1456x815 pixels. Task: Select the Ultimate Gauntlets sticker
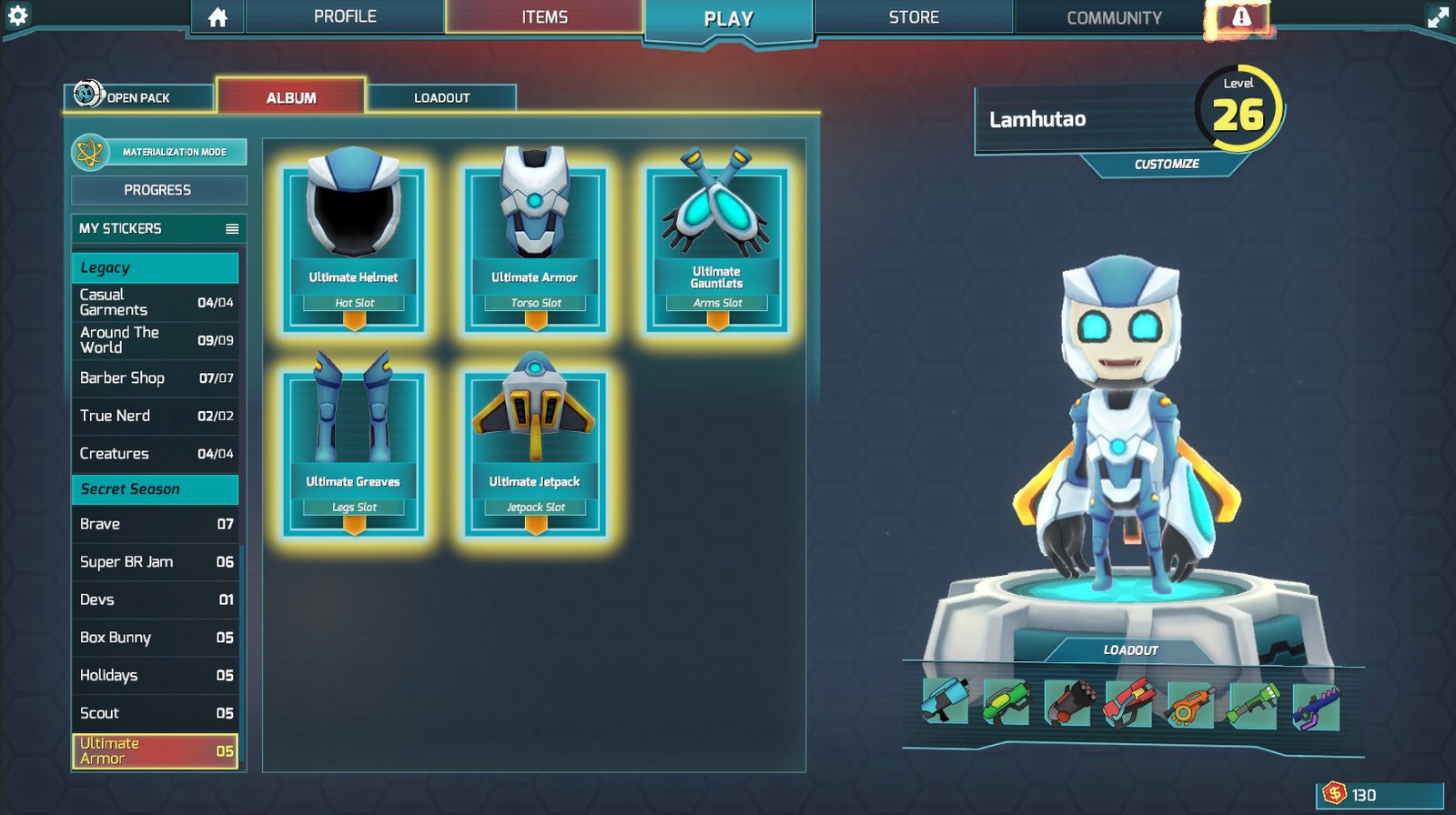click(717, 247)
